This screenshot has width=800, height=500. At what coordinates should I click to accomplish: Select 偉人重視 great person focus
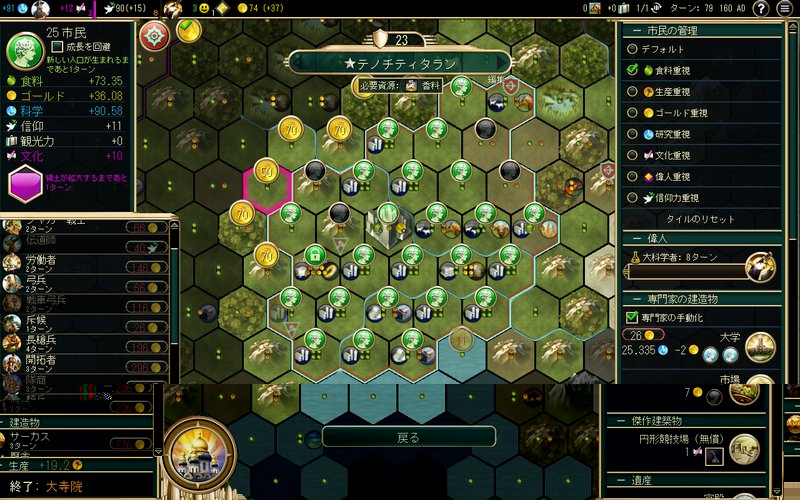(x=633, y=176)
